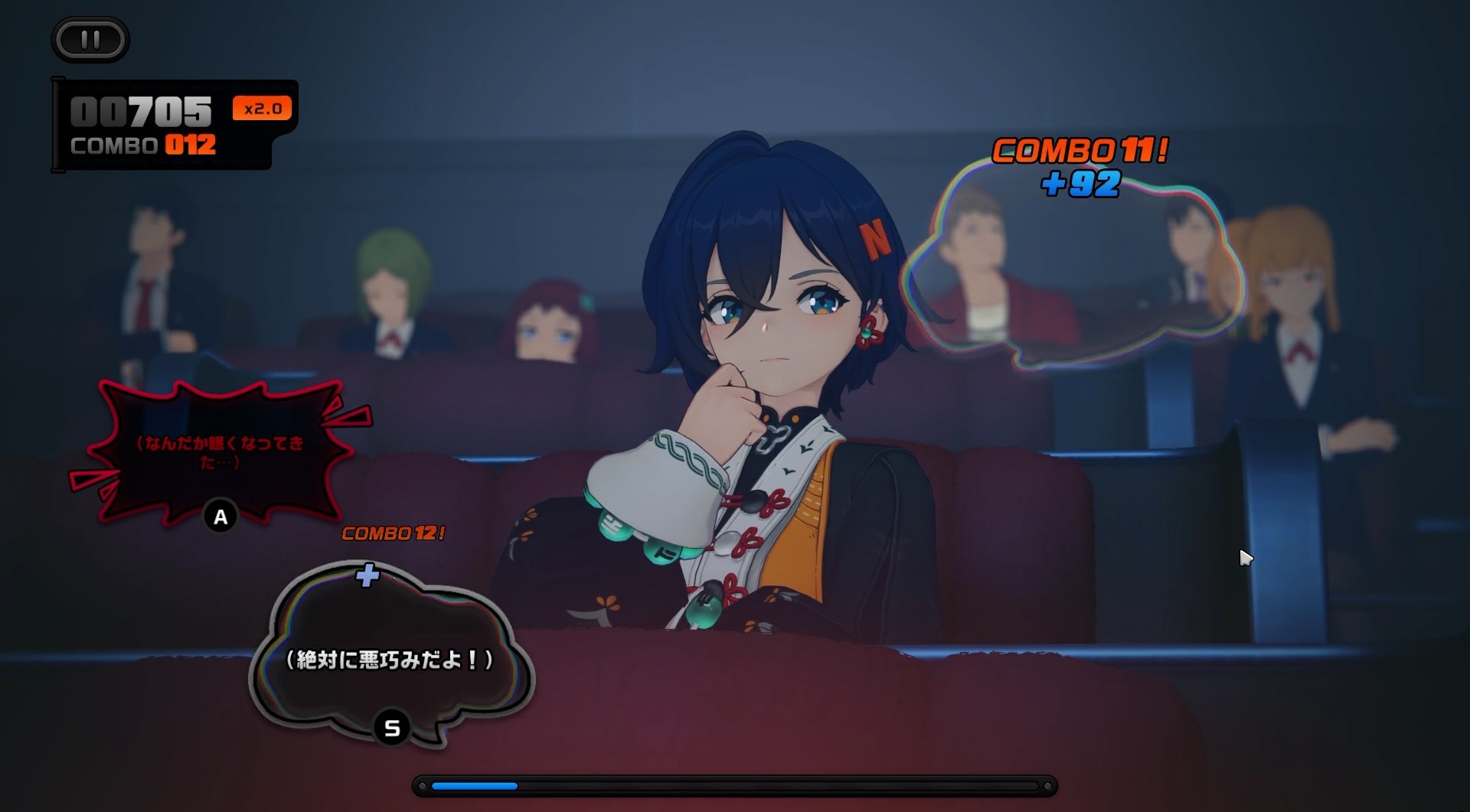Click the blue plus symbol above the cloud bubble
1470x812 pixels.
pyautogui.click(x=368, y=578)
